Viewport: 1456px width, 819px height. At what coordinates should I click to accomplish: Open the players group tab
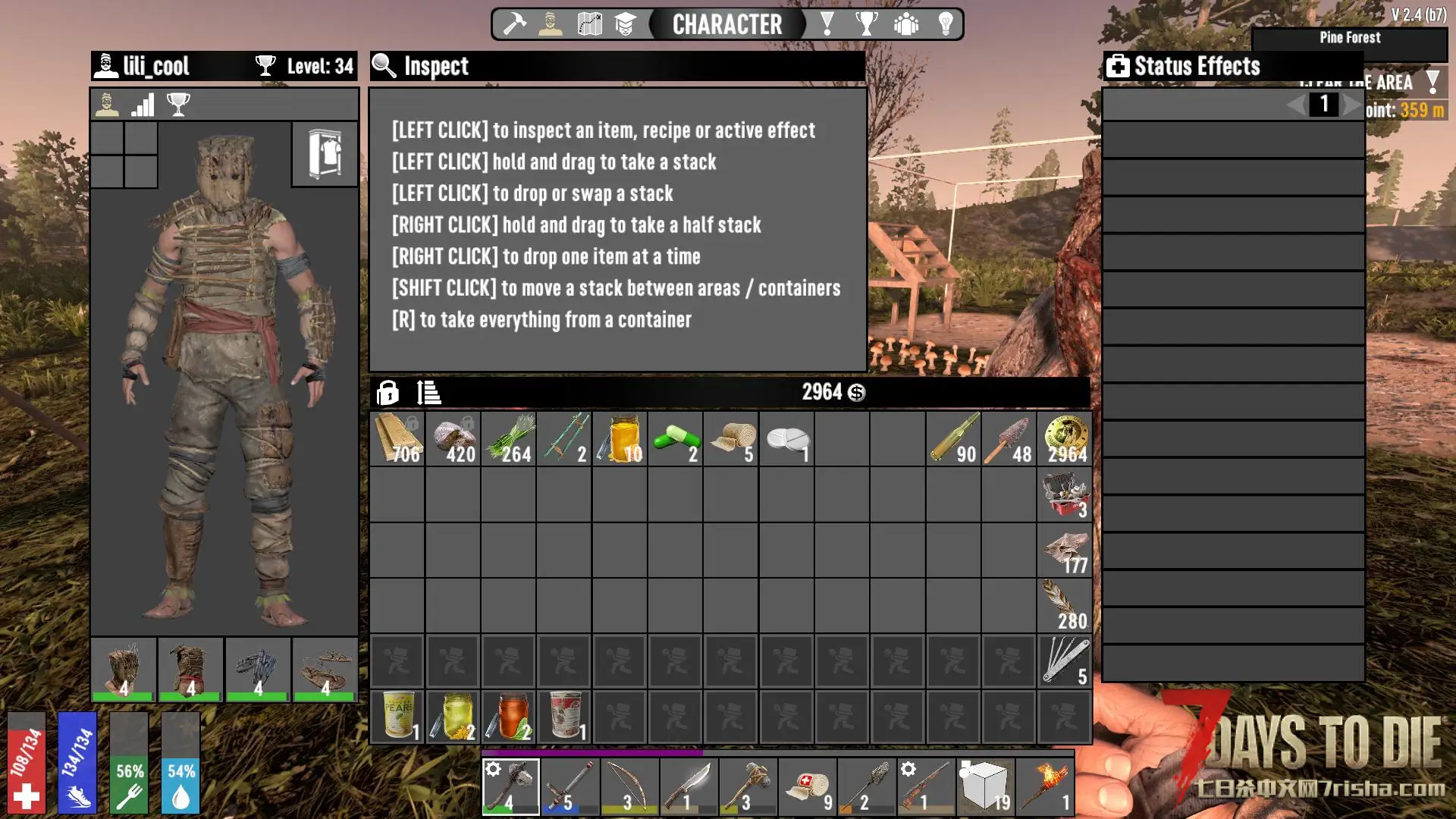pyautogui.click(x=905, y=24)
